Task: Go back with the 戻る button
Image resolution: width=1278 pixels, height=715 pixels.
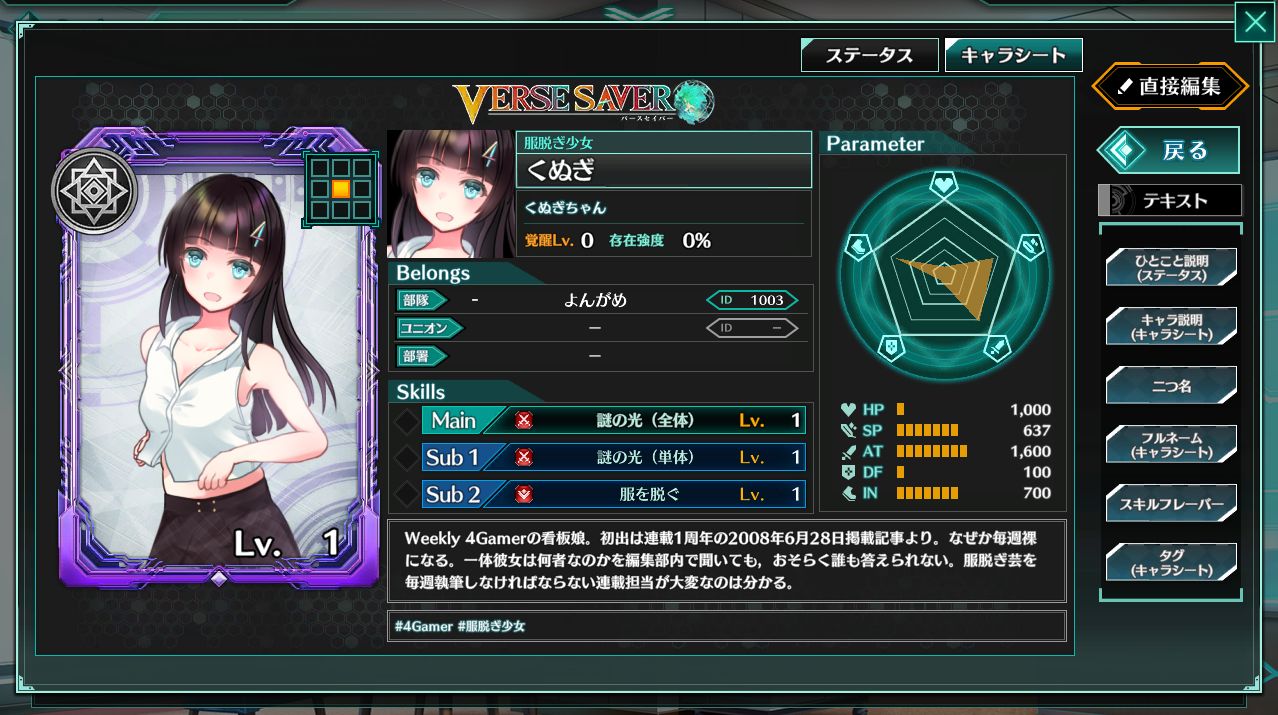Action: (1170, 151)
